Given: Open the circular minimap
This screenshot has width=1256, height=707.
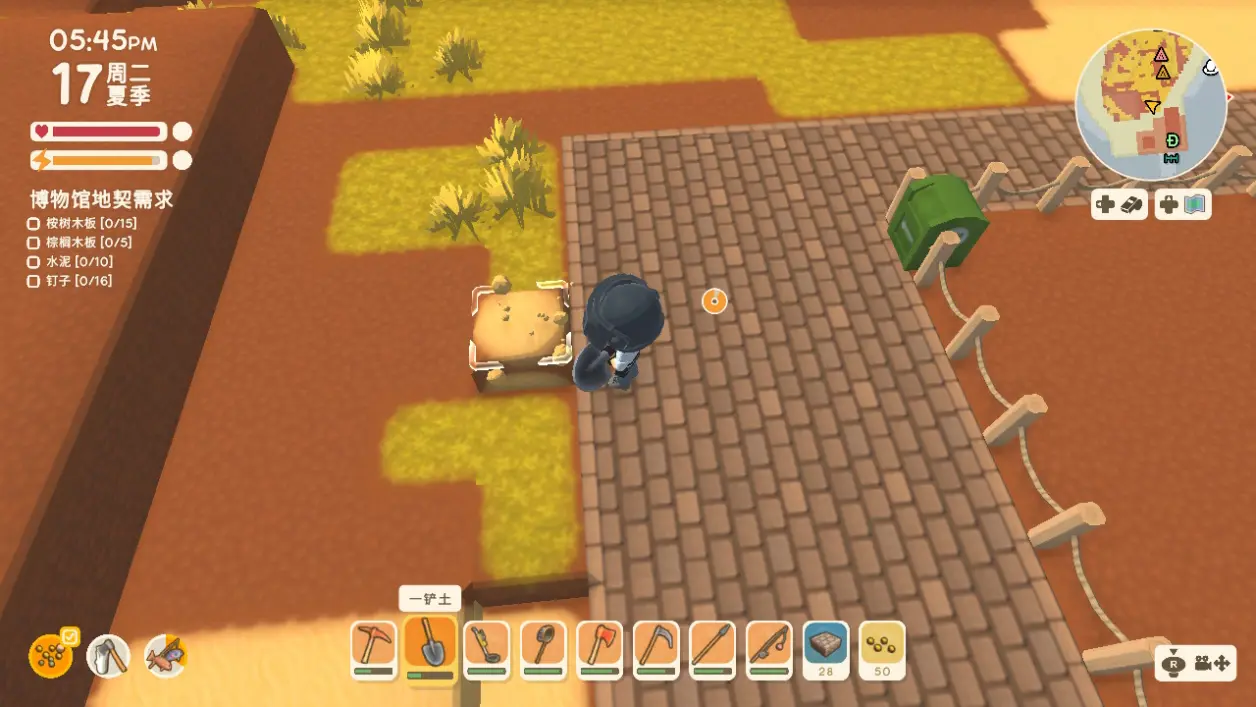Looking at the screenshot, I should (x=1150, y=103).
